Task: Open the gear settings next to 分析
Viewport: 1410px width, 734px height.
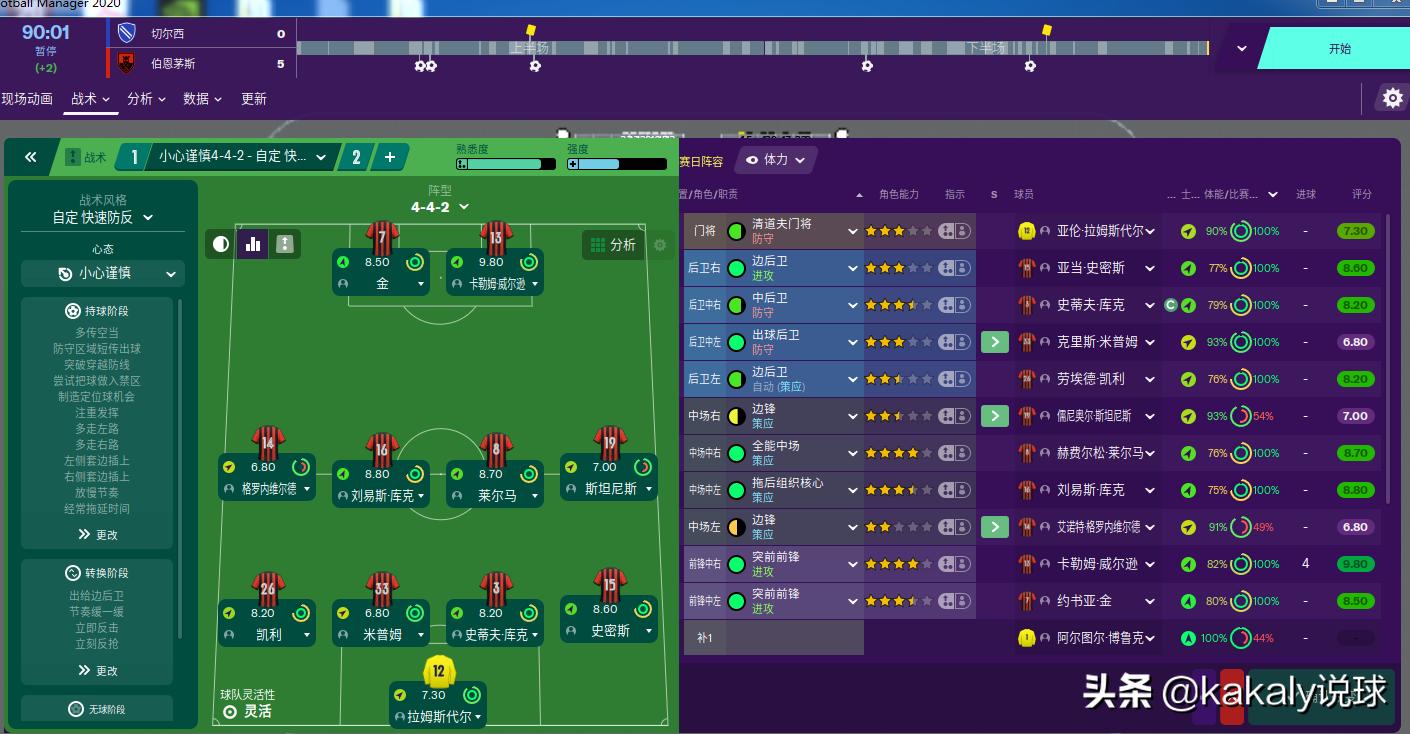Action: point(660,245)
